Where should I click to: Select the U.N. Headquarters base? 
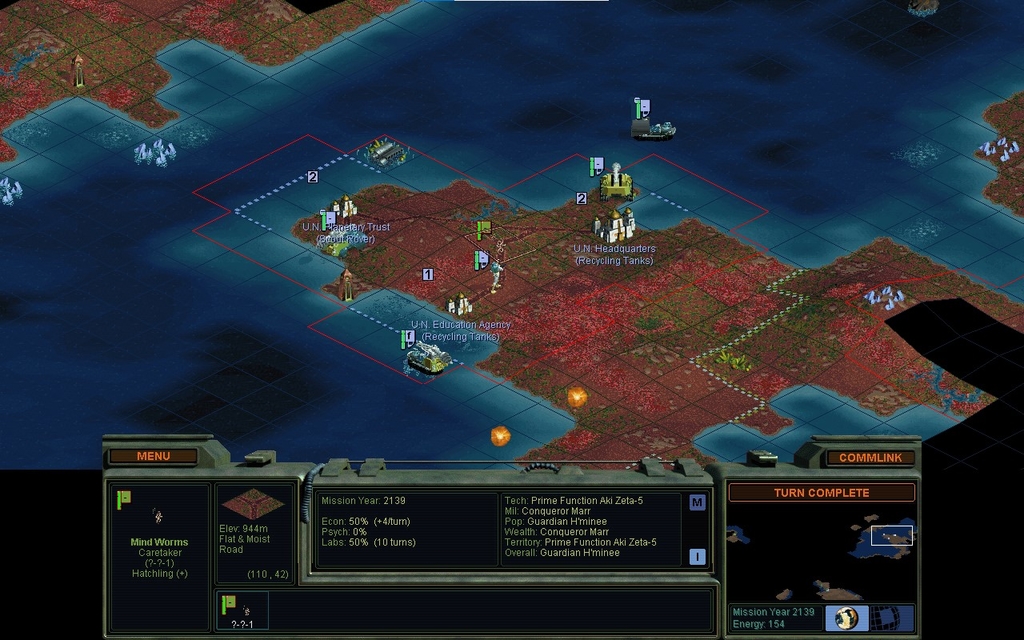coord(614,226)
